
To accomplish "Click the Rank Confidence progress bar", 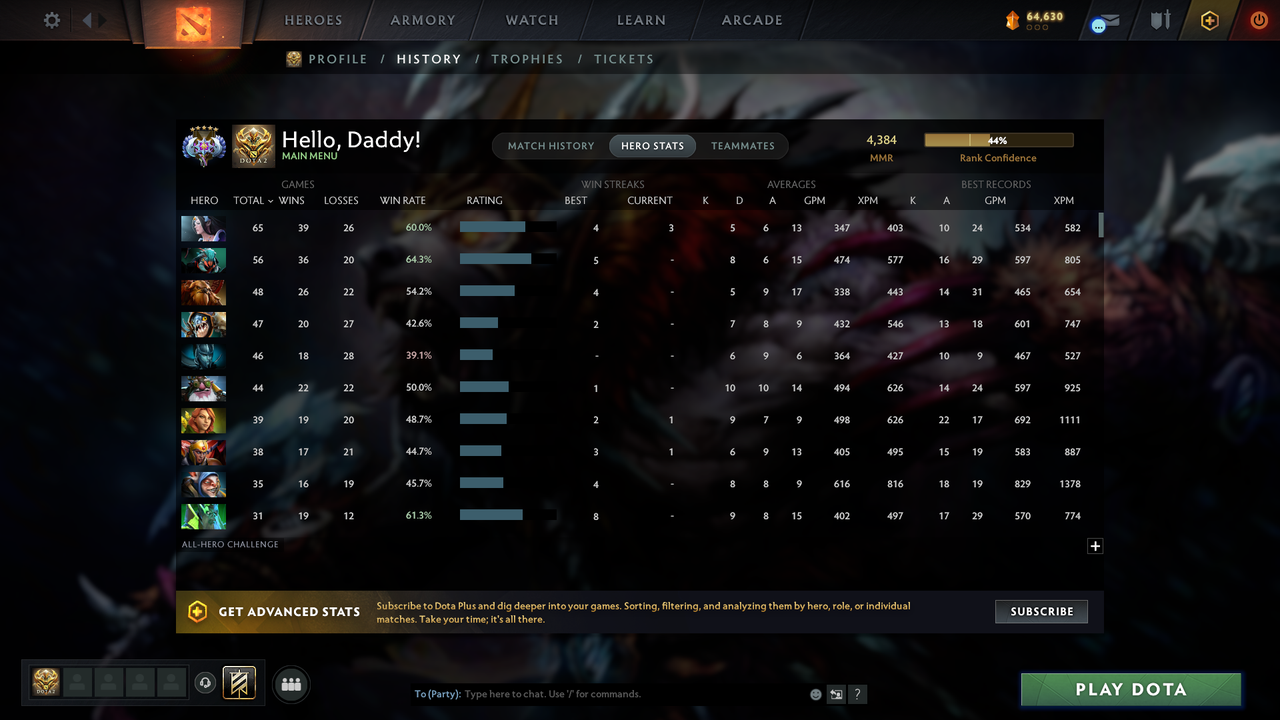I will (x=998, y=140).
